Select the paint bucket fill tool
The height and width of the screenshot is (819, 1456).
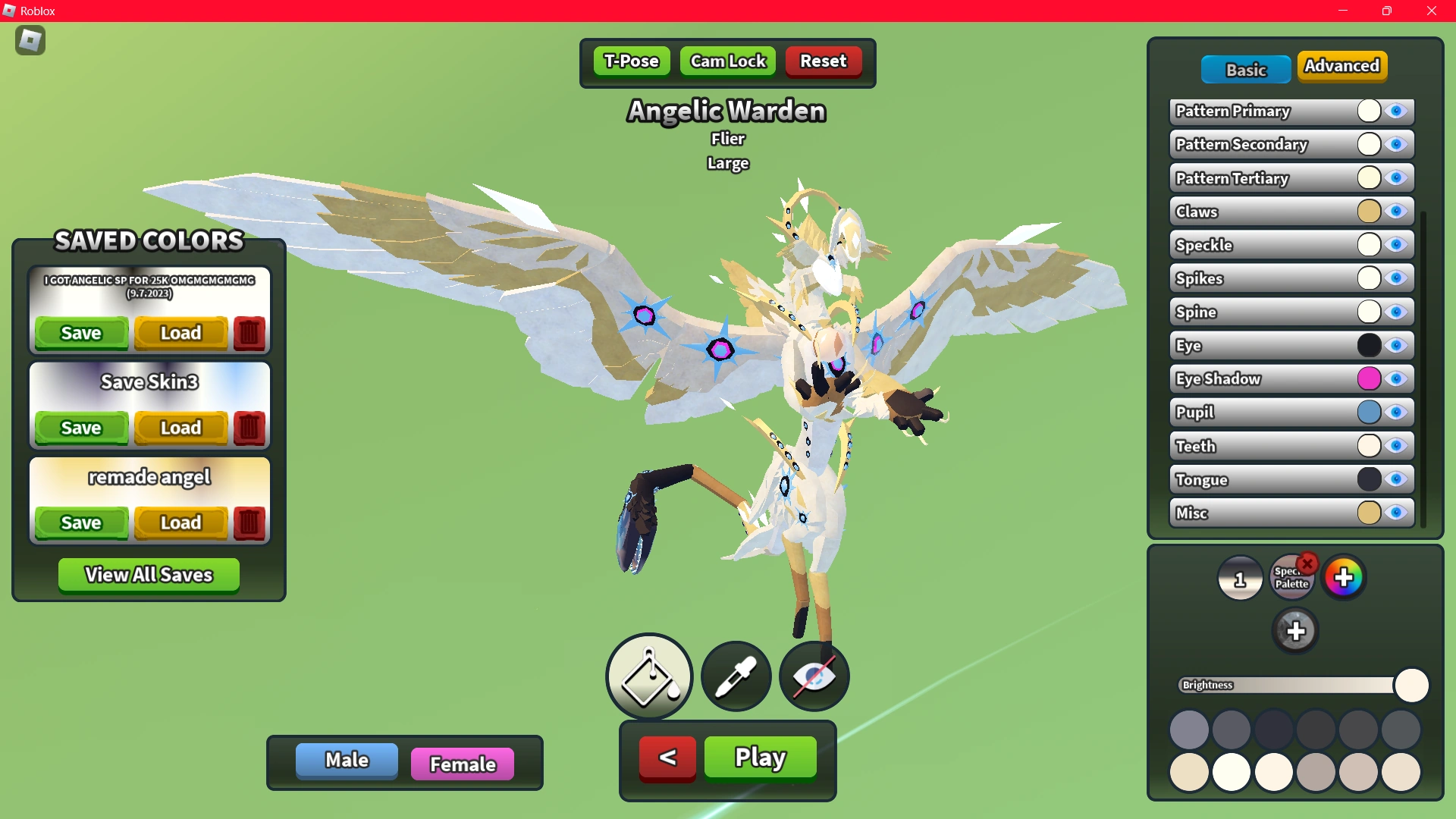click(x=648, y=676)
